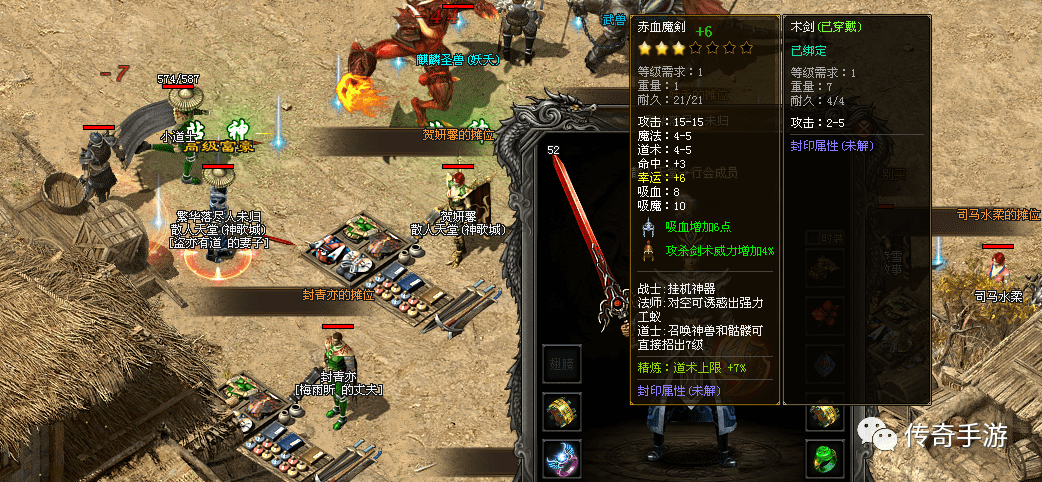Viewport: 1042px width, 482px height.
Task: Select the gold bracelet above the winged ring
Action: (x=562, y=411)
